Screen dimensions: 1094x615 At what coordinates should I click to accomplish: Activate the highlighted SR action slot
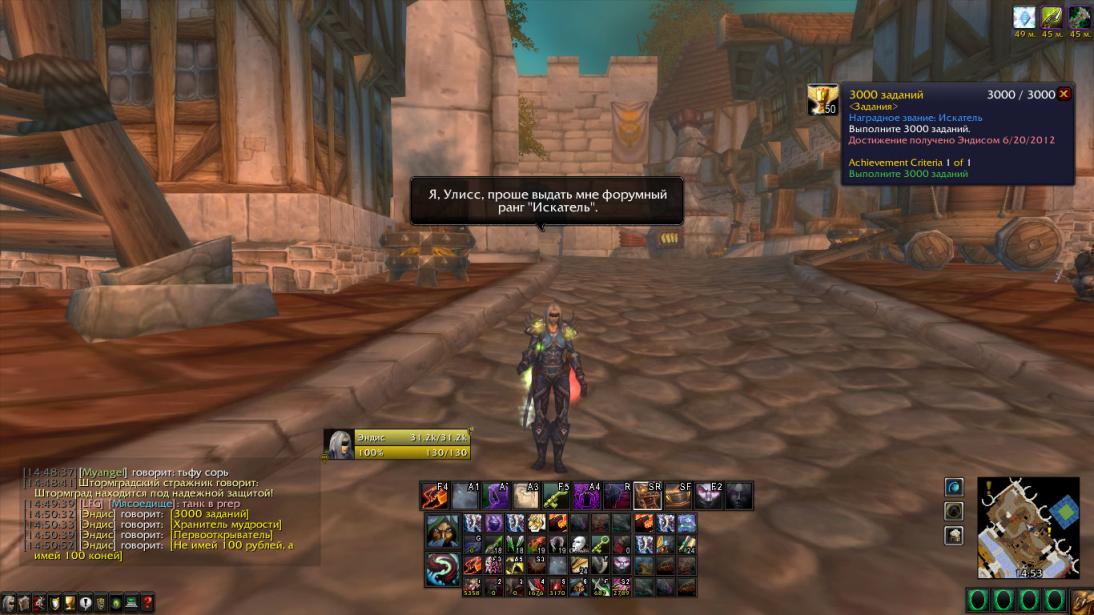[648, 495]
